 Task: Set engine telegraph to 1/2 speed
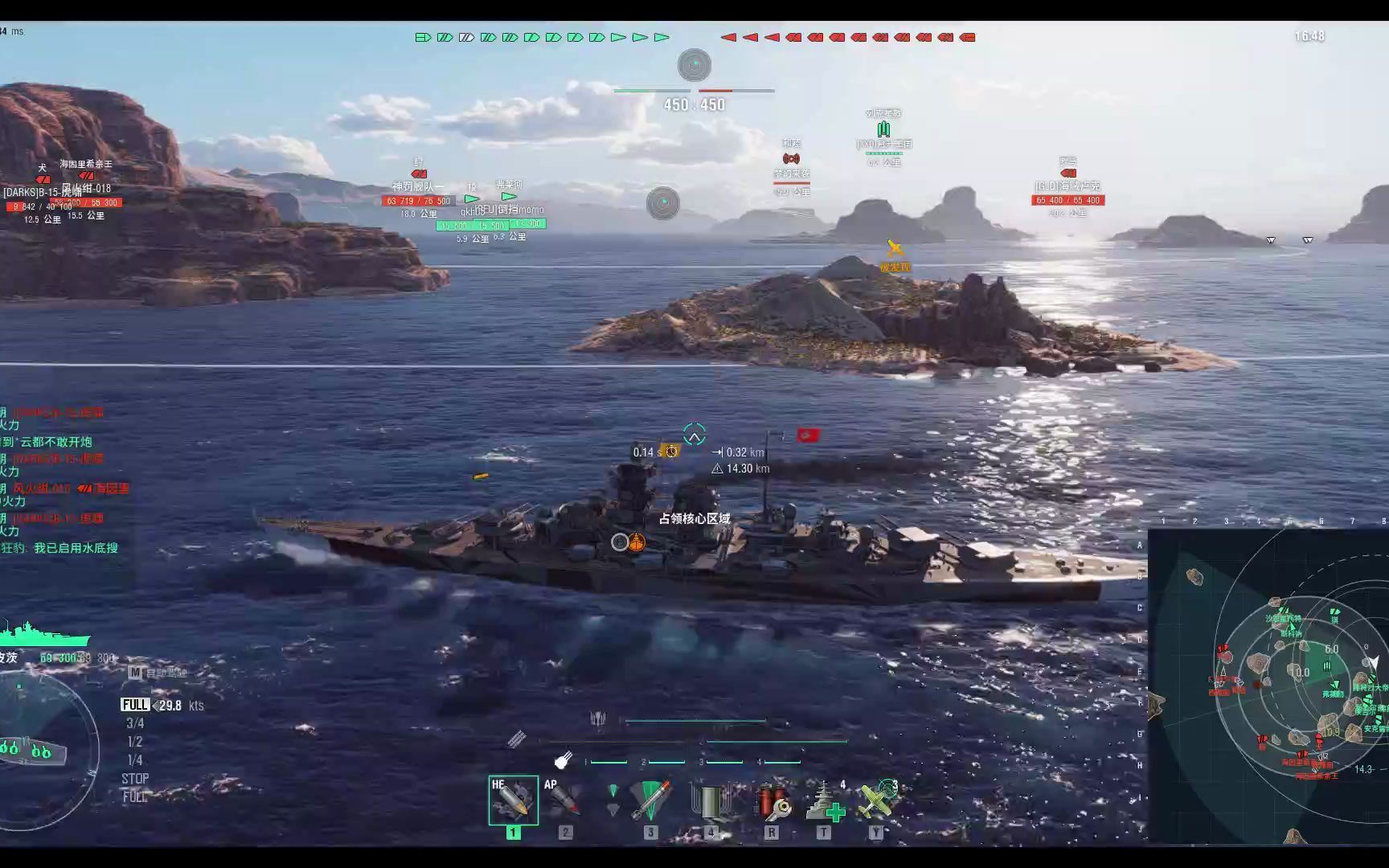click(135, 742)
